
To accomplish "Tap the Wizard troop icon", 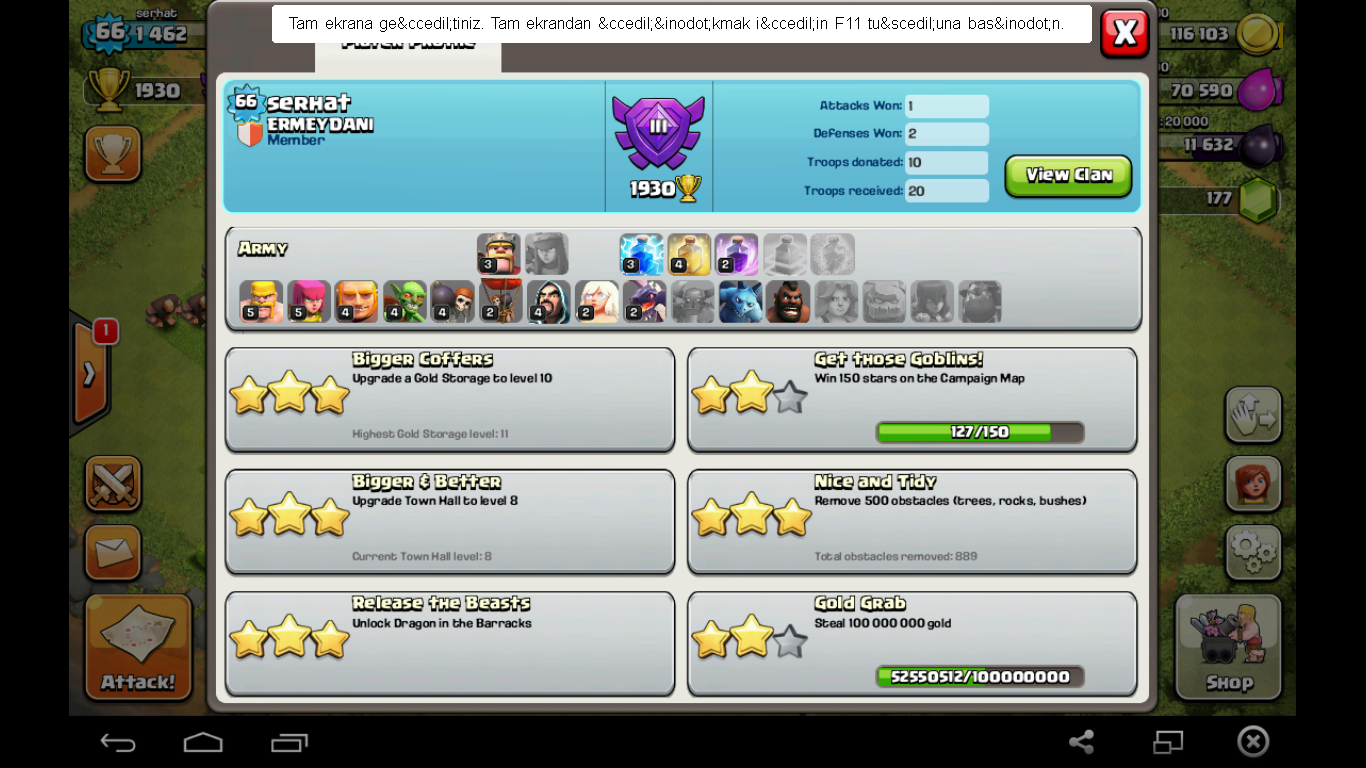I will [x=548, y=301].
